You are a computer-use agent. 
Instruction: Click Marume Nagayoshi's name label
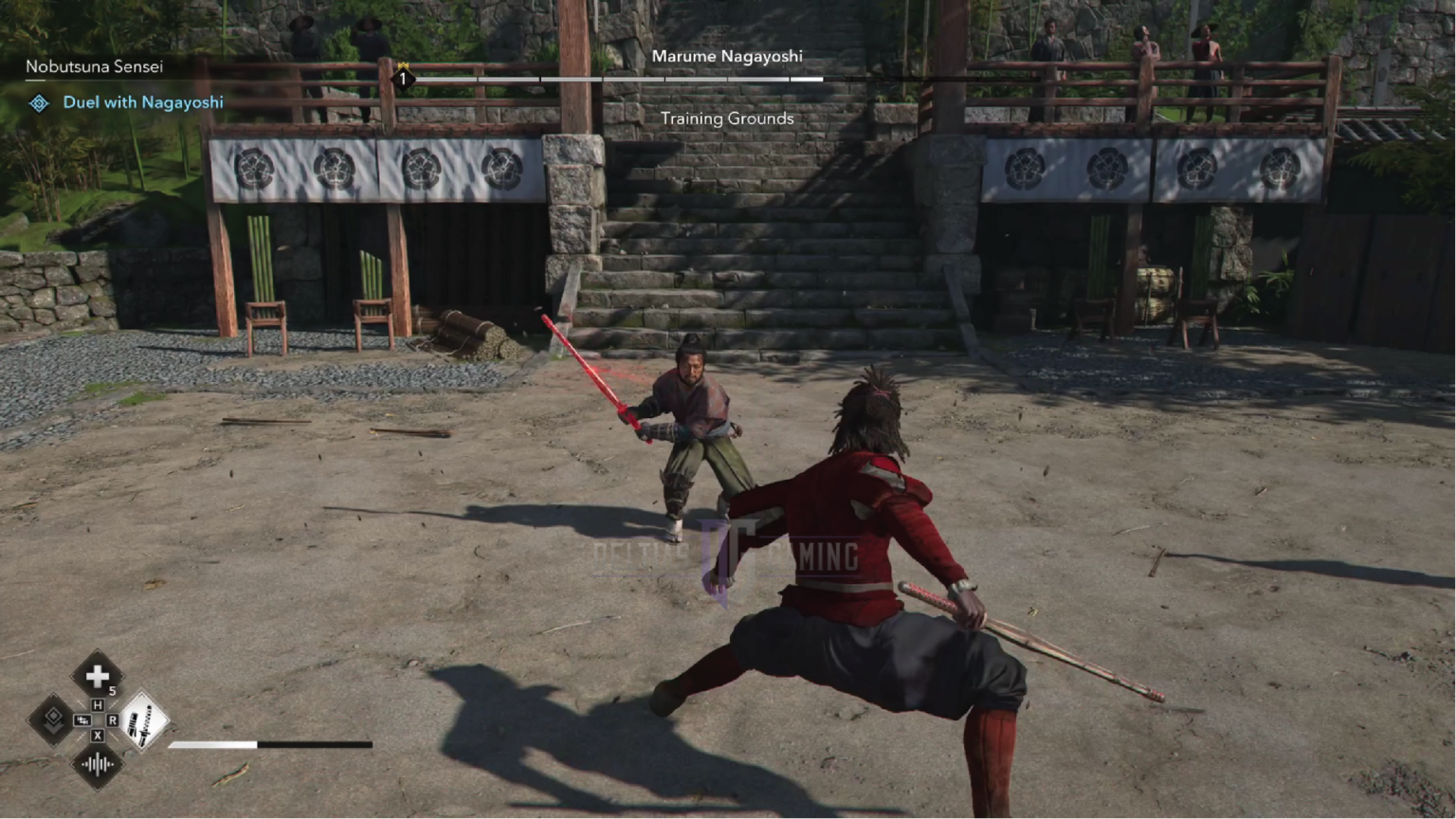[x=728, y=56]
